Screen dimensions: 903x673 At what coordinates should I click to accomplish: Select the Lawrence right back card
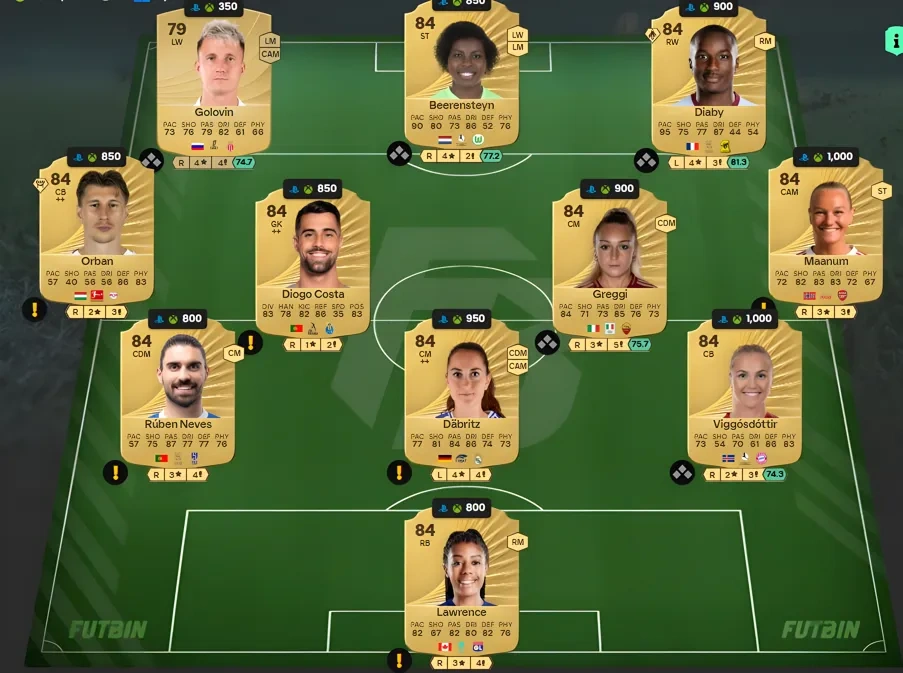coord(462,580)
